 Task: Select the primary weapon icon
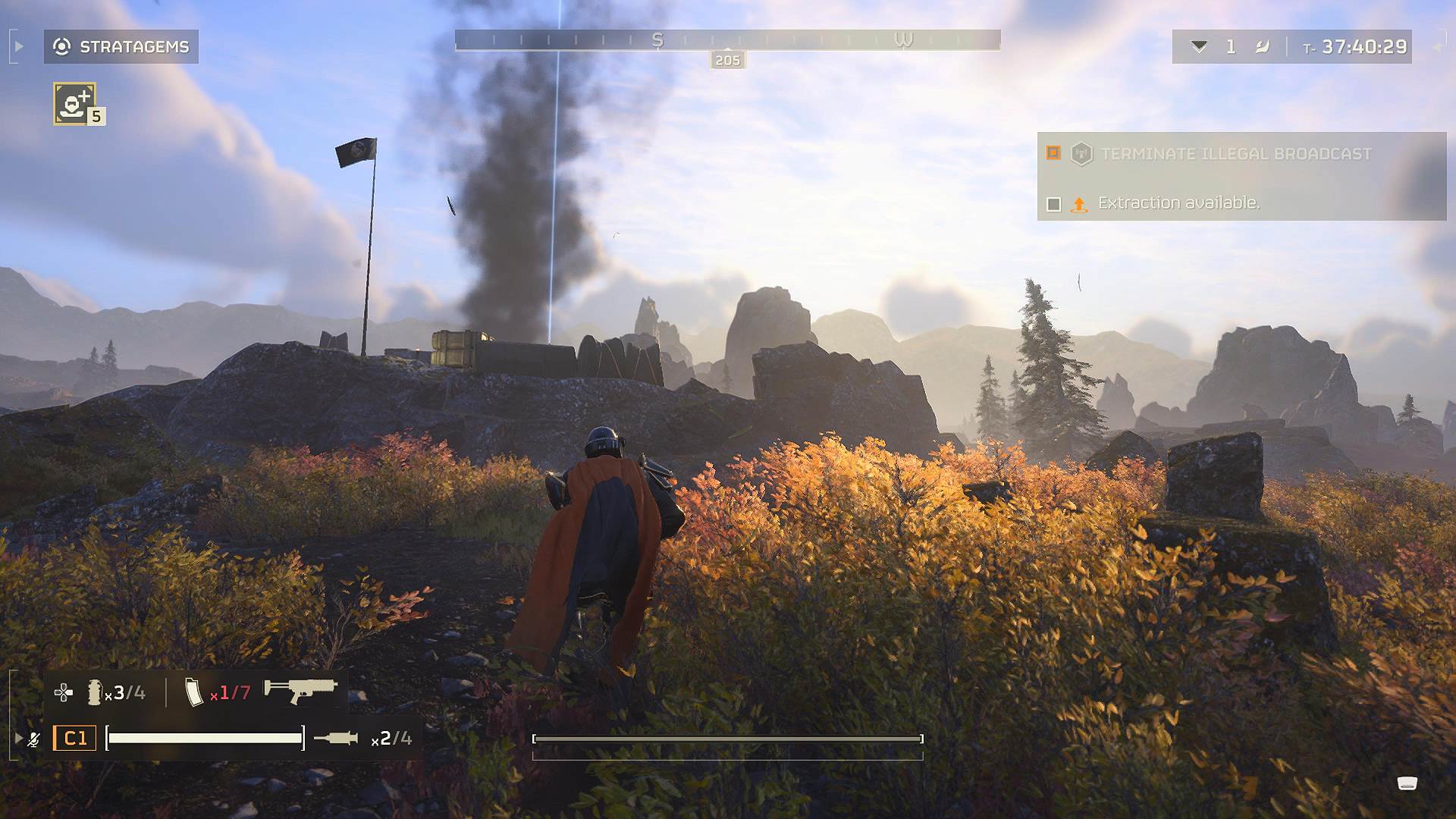click(300, 690)
